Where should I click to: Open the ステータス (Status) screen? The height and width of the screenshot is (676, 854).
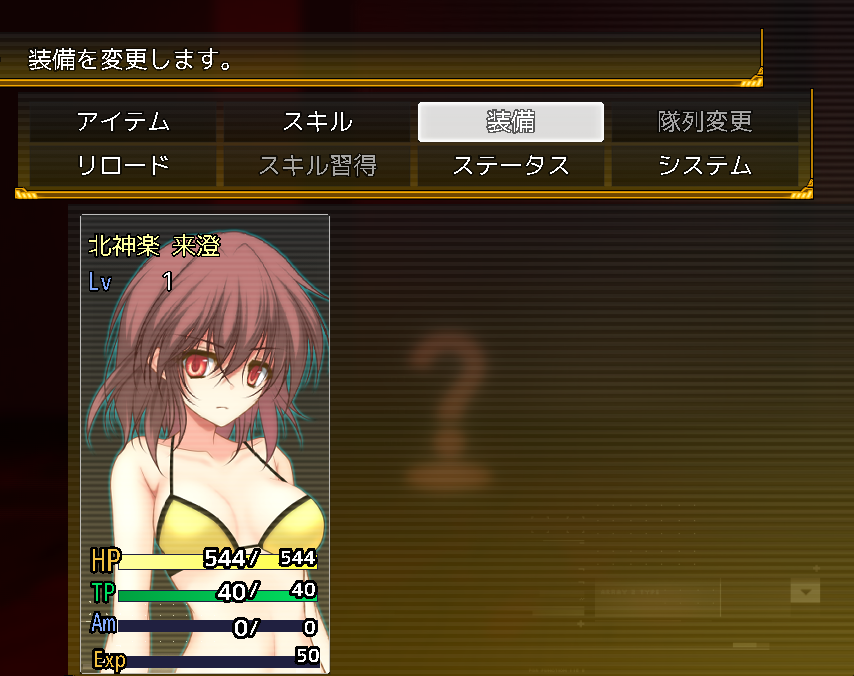(511, 165)
